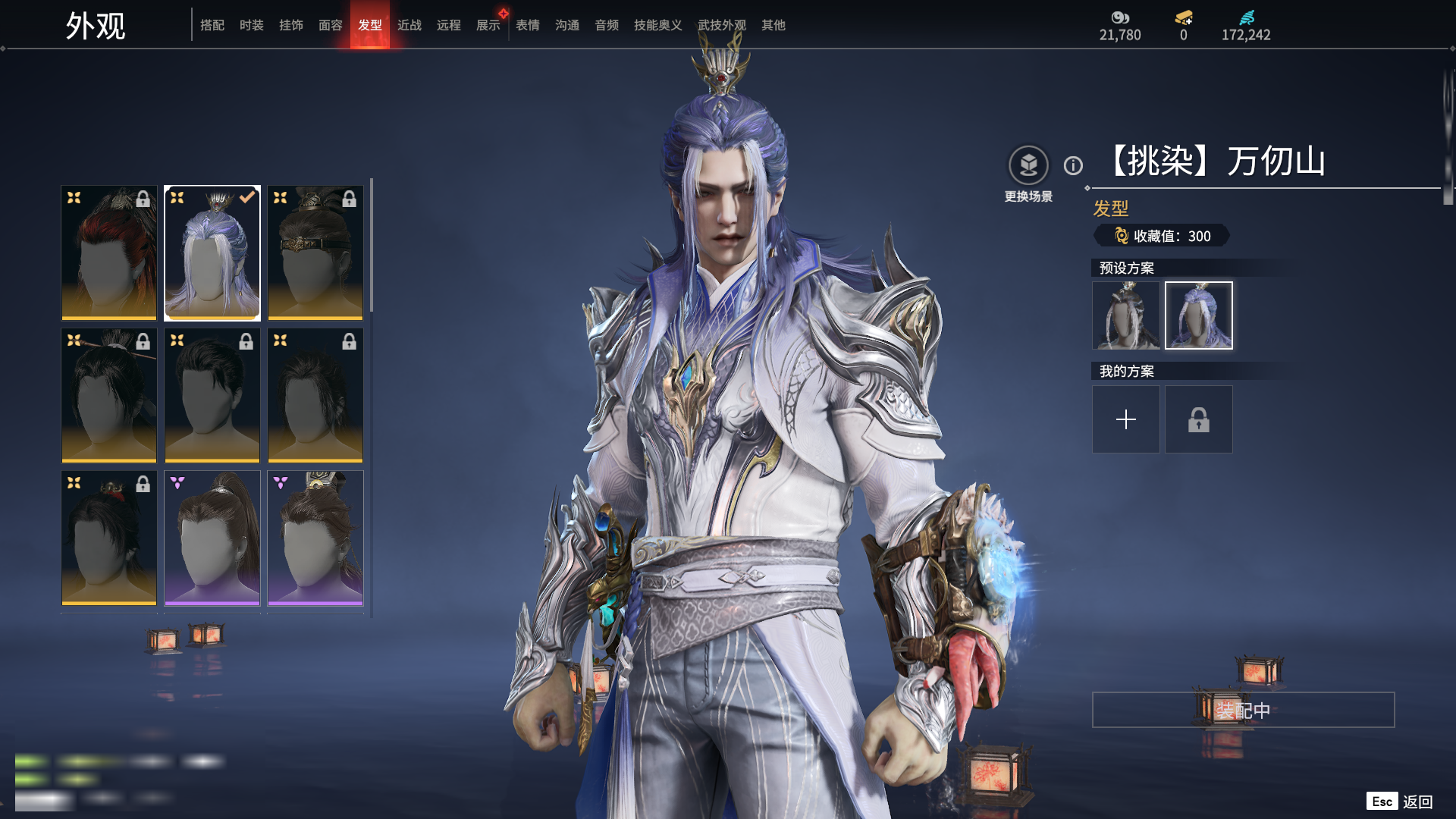
Task: Open the 其他 tab
Action: pyautogui.click(x=773, y=25)
